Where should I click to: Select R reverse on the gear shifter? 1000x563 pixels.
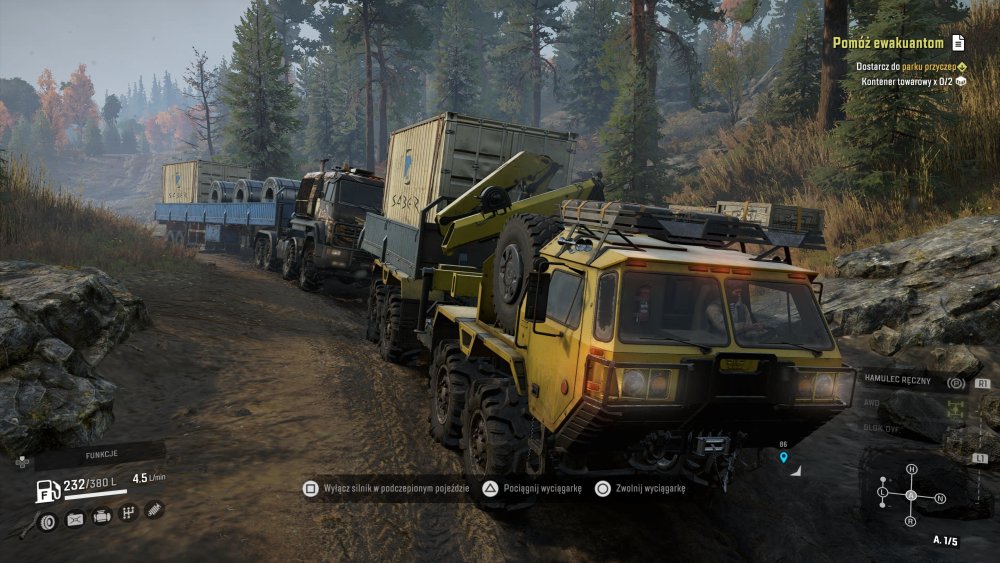coord(910,521)
